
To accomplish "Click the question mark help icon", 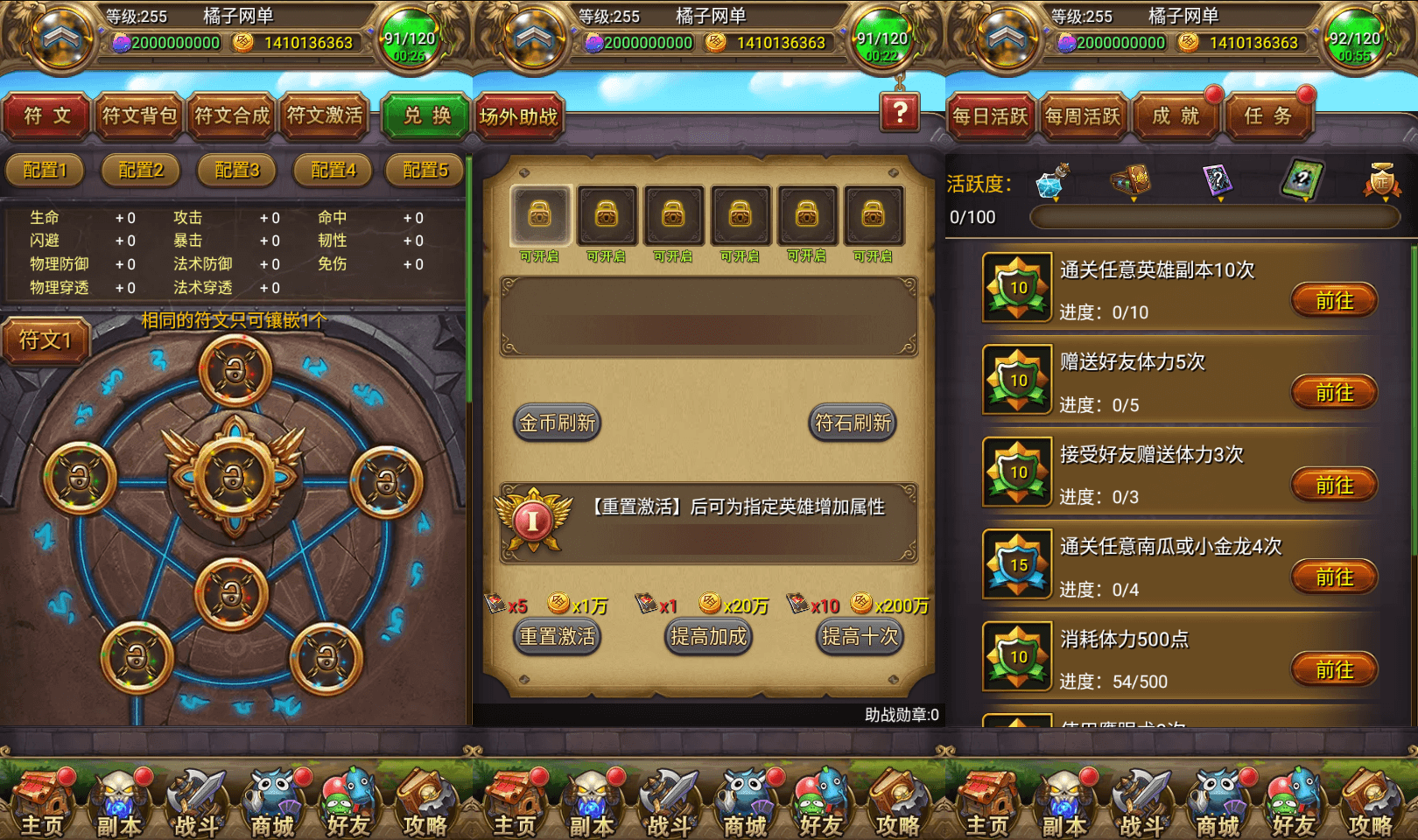I will 901,113.
